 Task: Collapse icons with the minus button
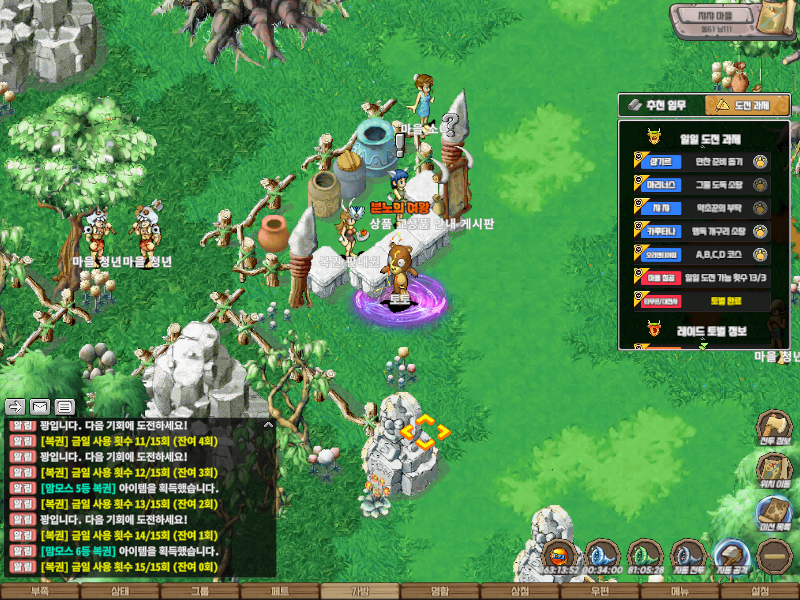(x=775, y=556)
